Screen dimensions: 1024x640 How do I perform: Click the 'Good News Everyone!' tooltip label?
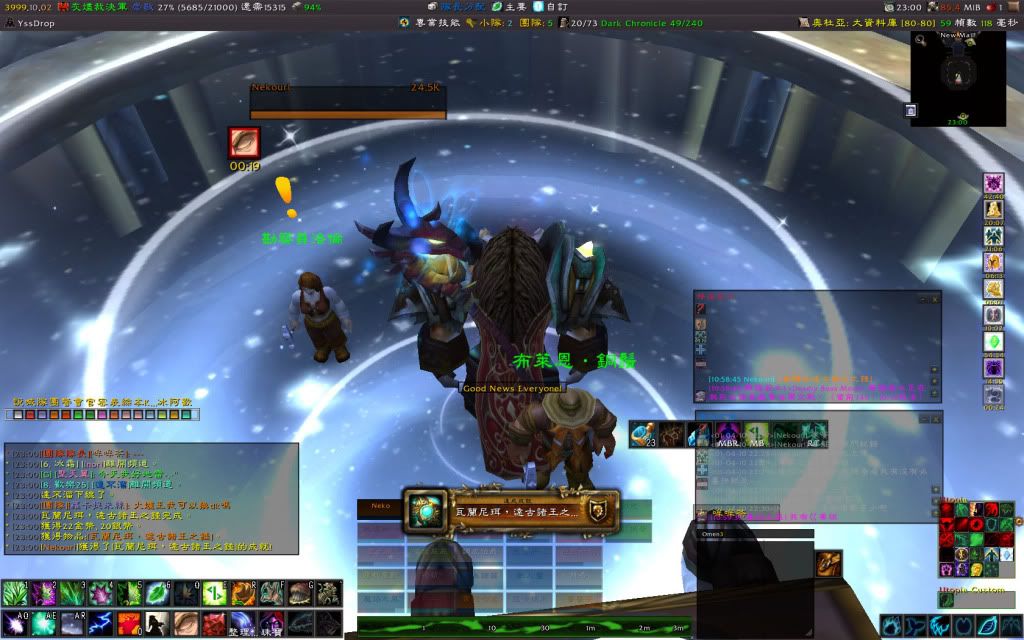(512, 387)
